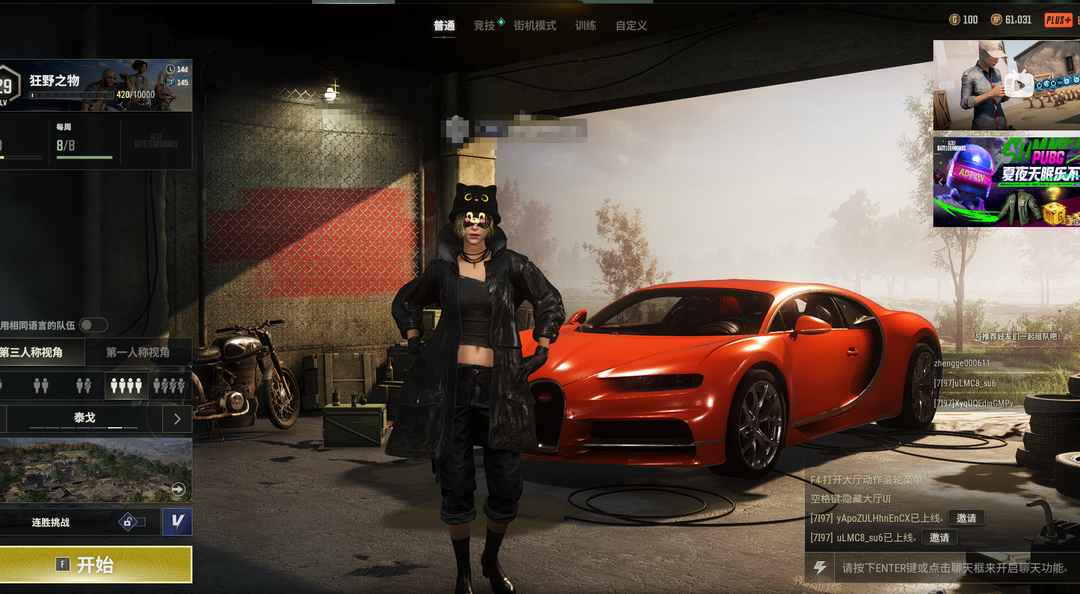Image resolution: width=1080 pixels, height=594 pixels.
Task: Toggle the same-language team switch
Action: [x=94, y=325]
